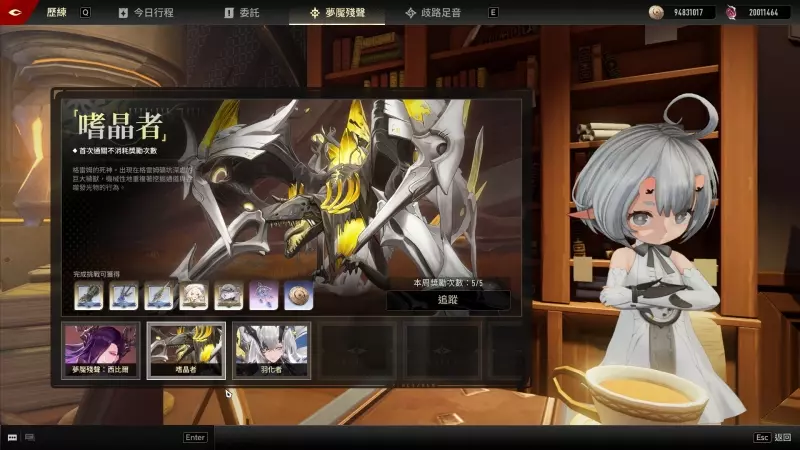Image resolution: width=800 pixels, height=450 pixels.
Task: Open the pink gem currency balance 20011464
Action: tap(757, 13)
